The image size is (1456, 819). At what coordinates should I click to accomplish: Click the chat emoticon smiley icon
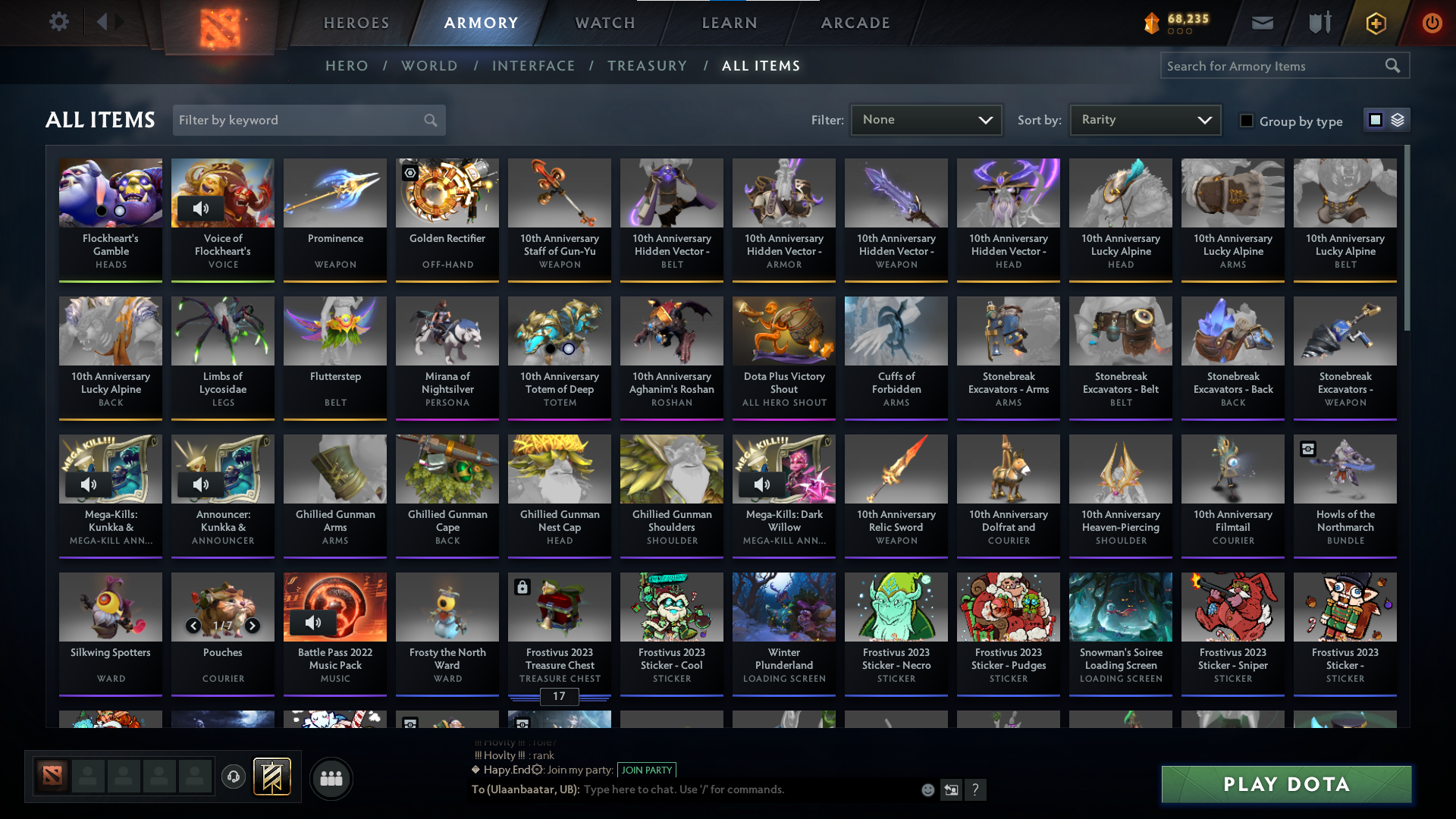(927, 789)
